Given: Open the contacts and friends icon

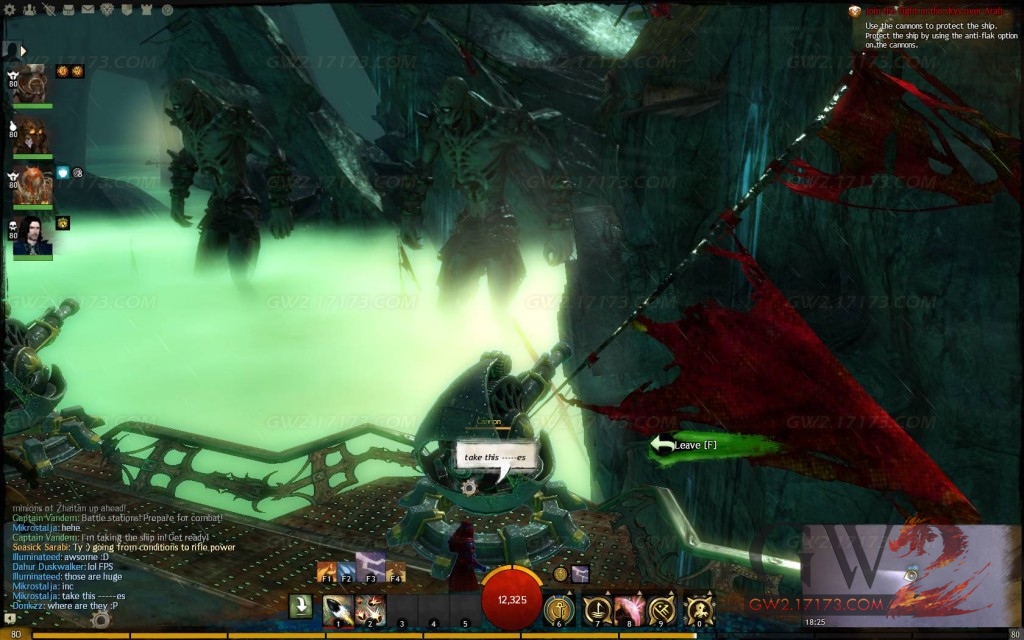Looking at the screenshot, I should [28, 9].
